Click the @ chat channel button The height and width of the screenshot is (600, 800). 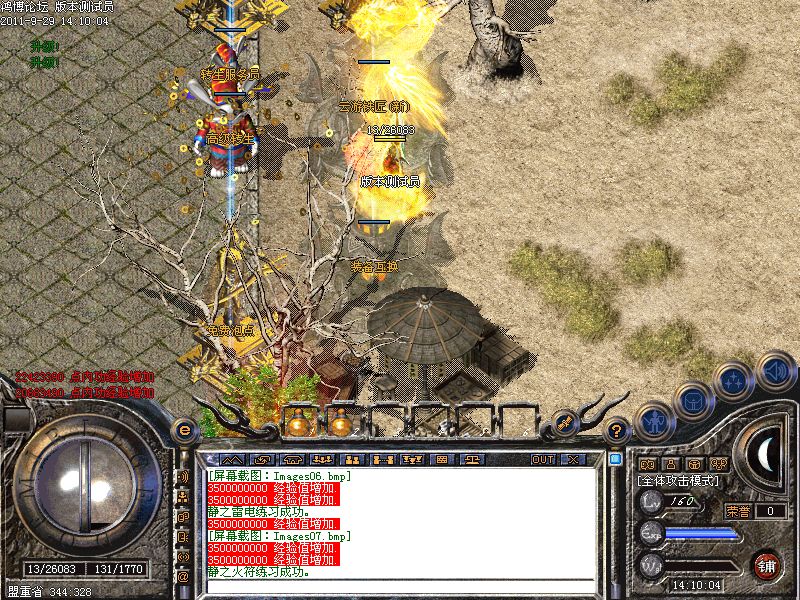click(x=183, y=577)
